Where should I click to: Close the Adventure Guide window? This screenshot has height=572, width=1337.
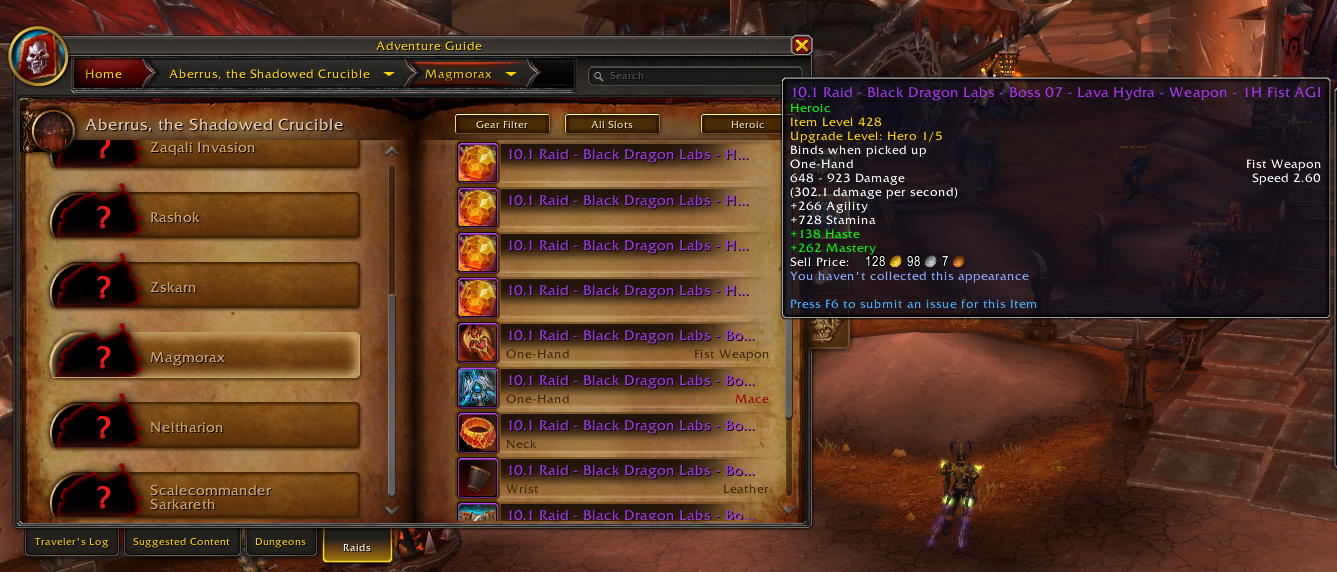(x=801, y=45)
